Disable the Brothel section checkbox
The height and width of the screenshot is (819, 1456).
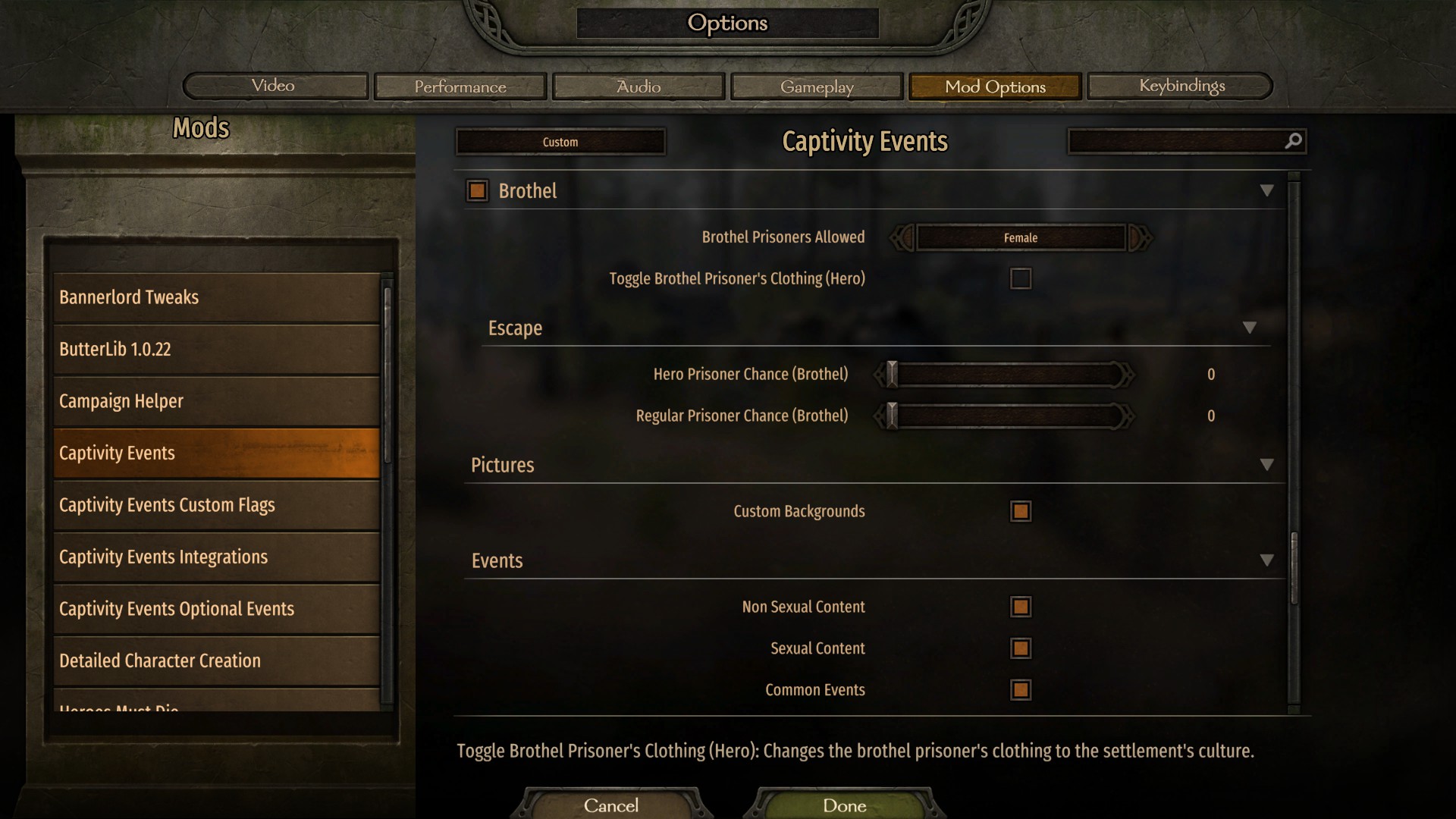pos(477,191)
